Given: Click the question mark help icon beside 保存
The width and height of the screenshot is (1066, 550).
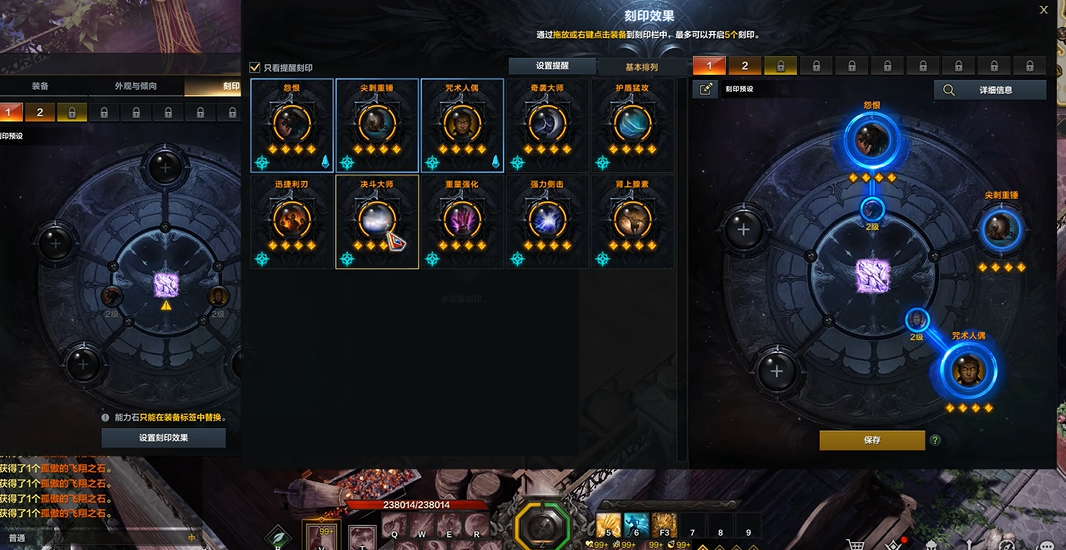Looking at the screenshot, I should [935, 440].
